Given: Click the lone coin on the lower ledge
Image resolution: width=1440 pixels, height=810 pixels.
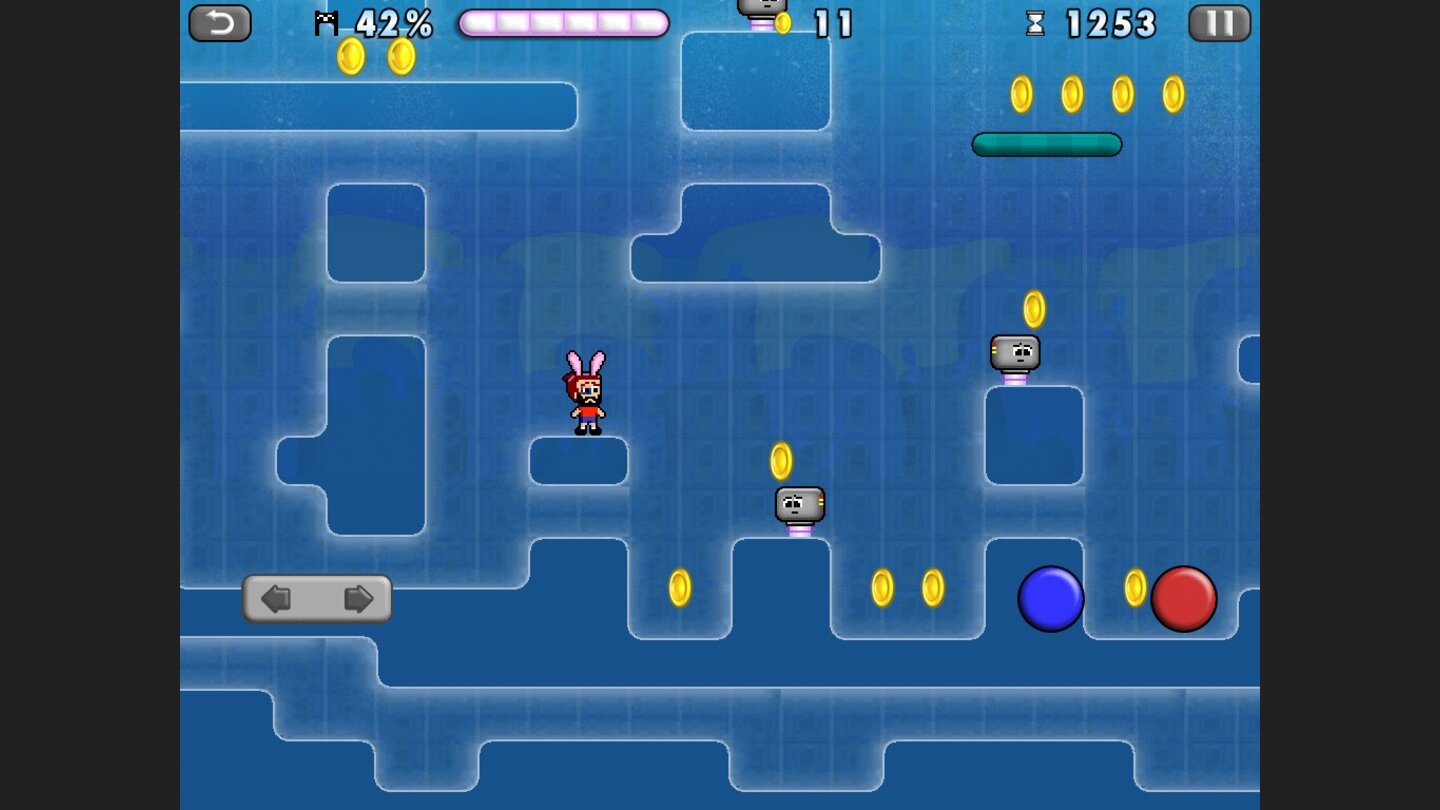Looking at the screenshot, I should (x=681, y=590).
